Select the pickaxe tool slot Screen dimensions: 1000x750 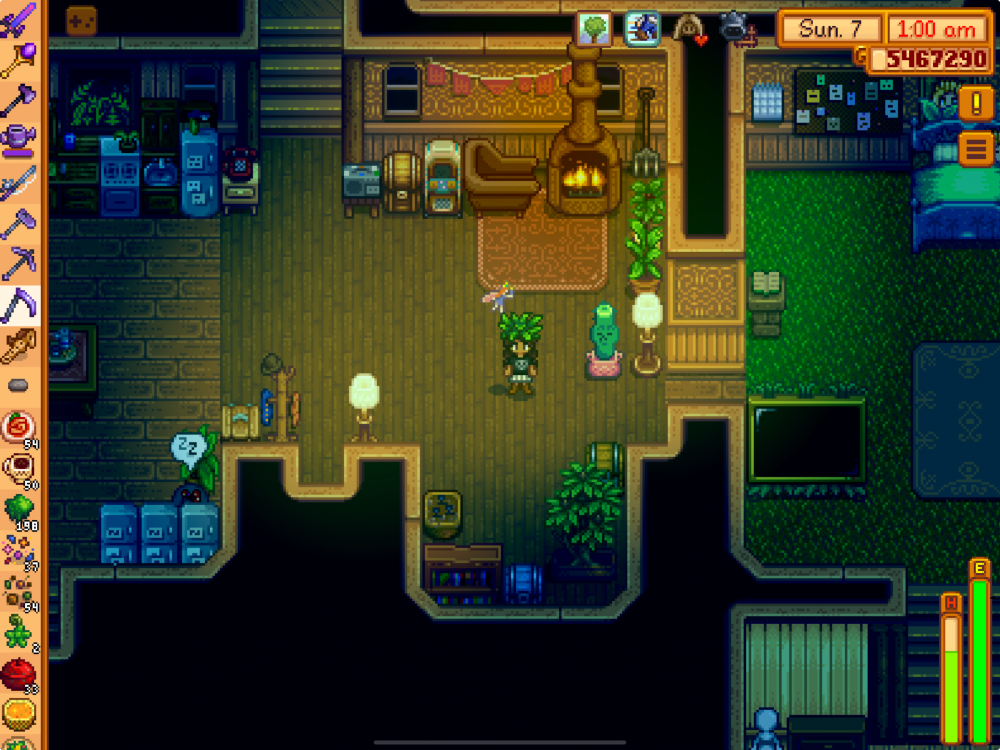coord(19,264)
